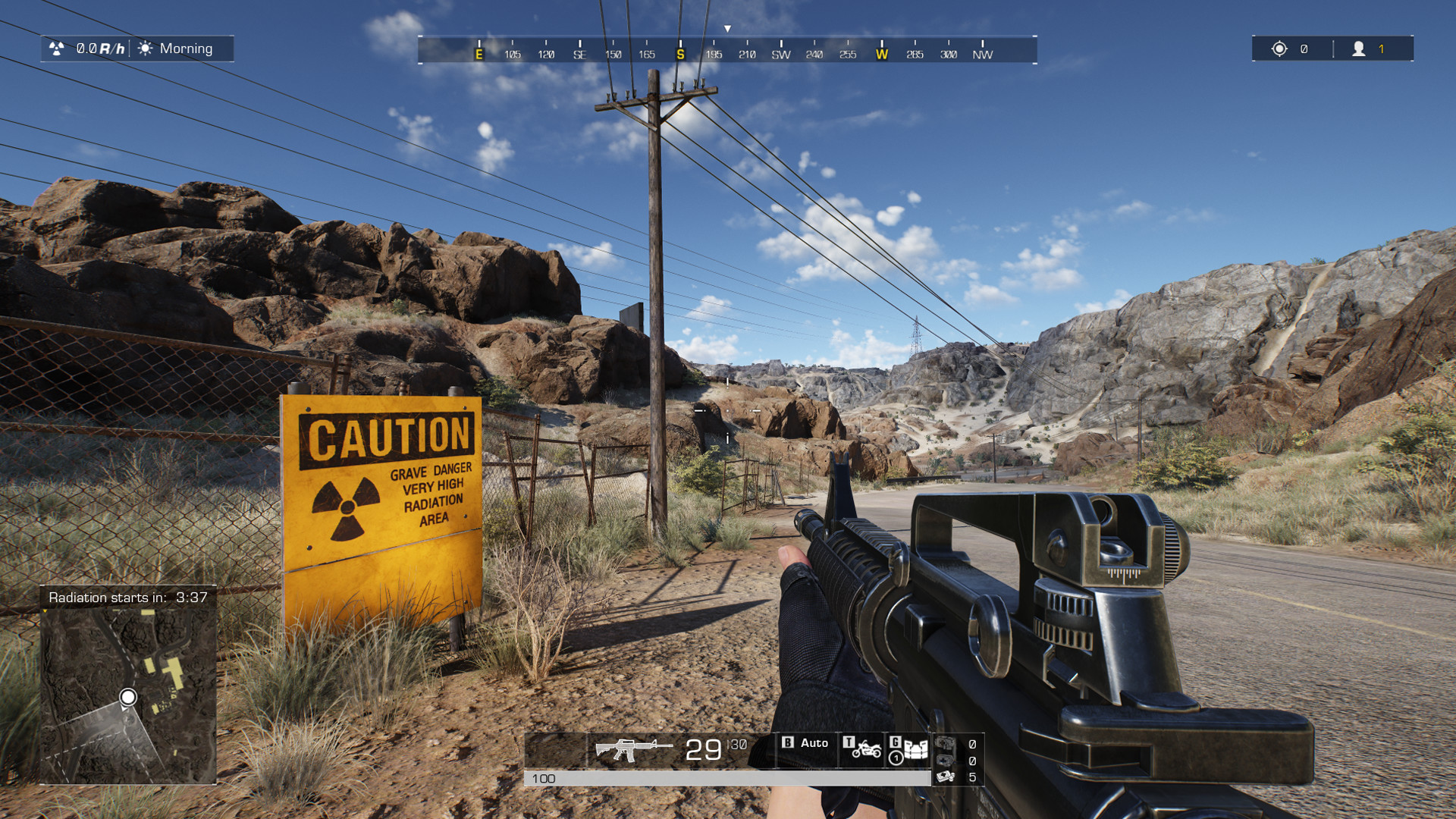1456x819 pixels.
Task: Toggle the Auto fire mode
Action: coord(814,742)
